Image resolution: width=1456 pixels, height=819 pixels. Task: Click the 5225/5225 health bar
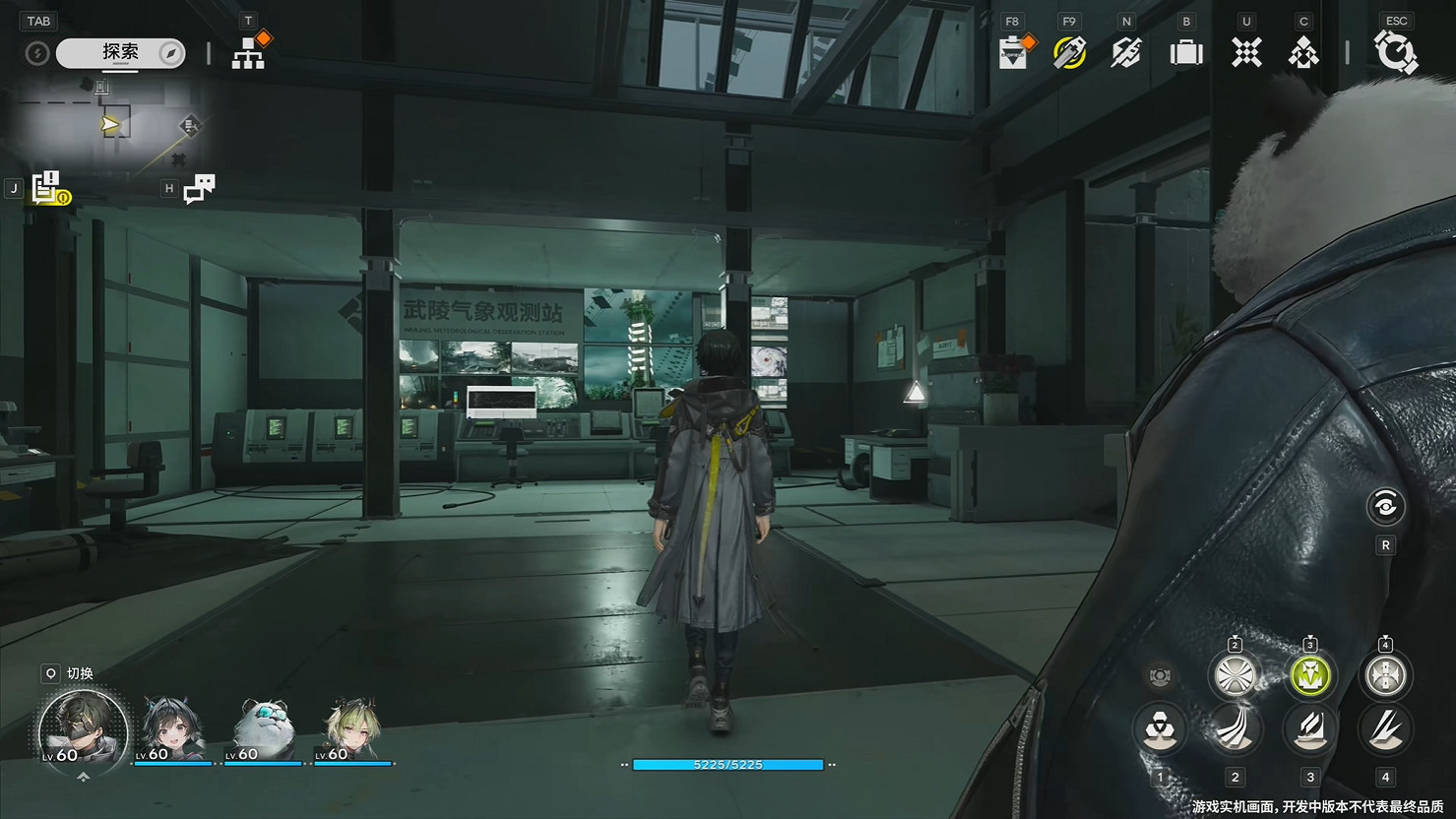click(728, 765)
